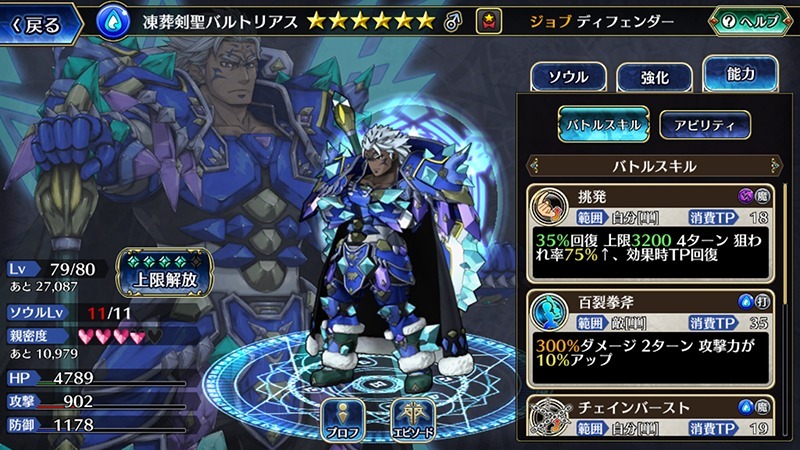The width and height of the screenshot is (800, 450).
Task: Tap the 上限解放 limit break button
Action: [163, 270]
